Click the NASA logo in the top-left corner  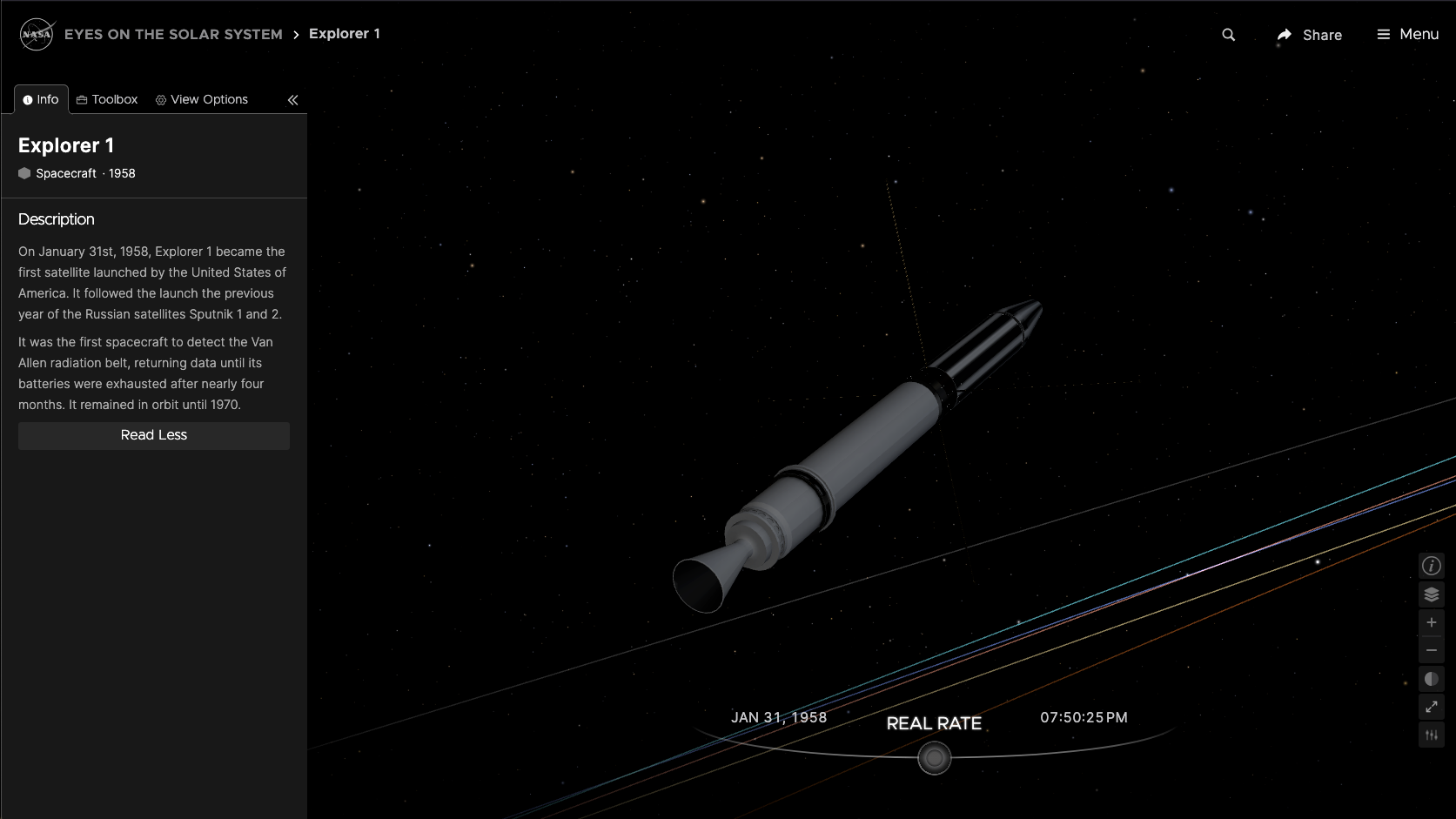[36, 34]
